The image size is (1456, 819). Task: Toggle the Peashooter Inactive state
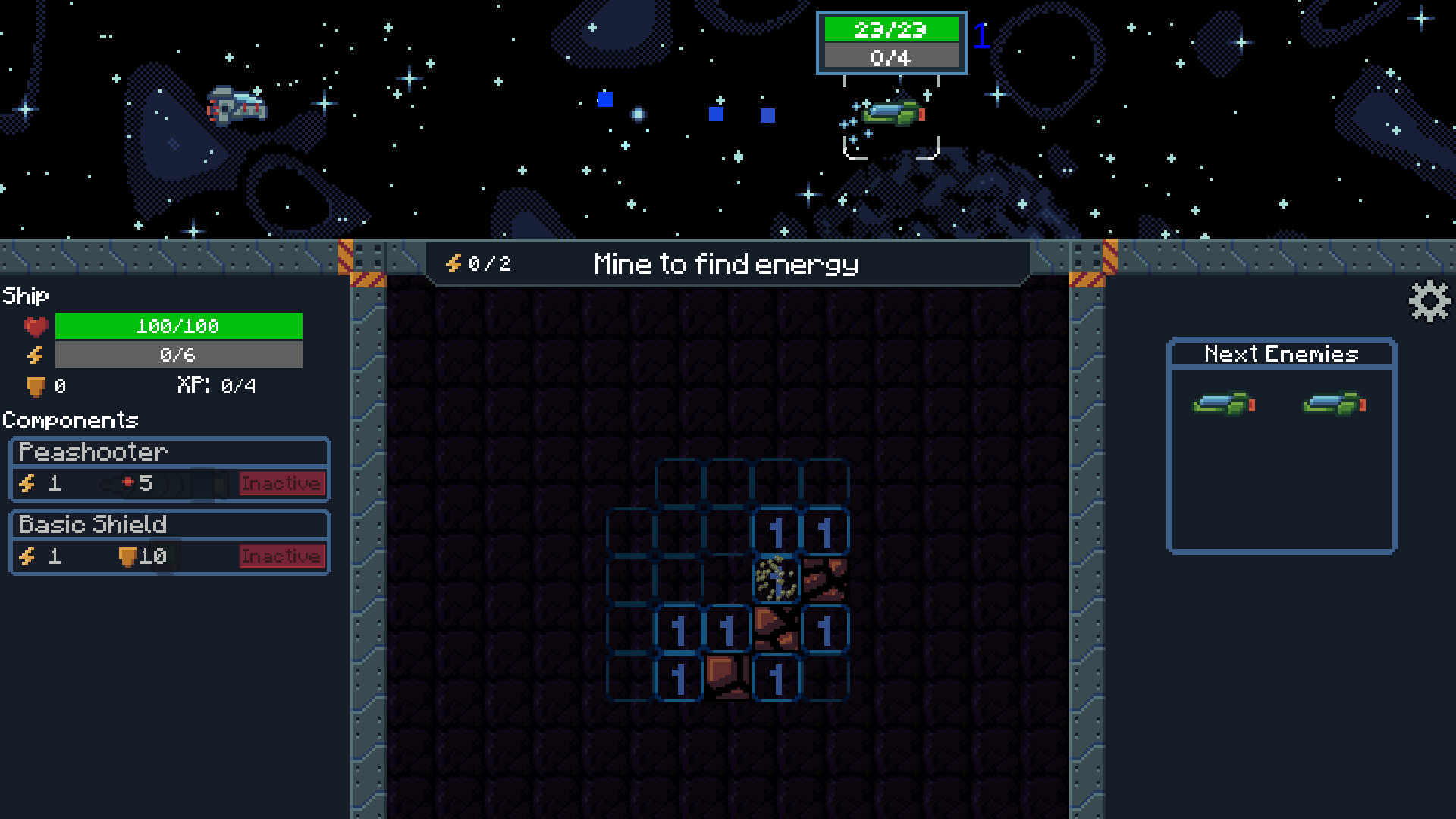pyautogui.click(x=281, y=484)
